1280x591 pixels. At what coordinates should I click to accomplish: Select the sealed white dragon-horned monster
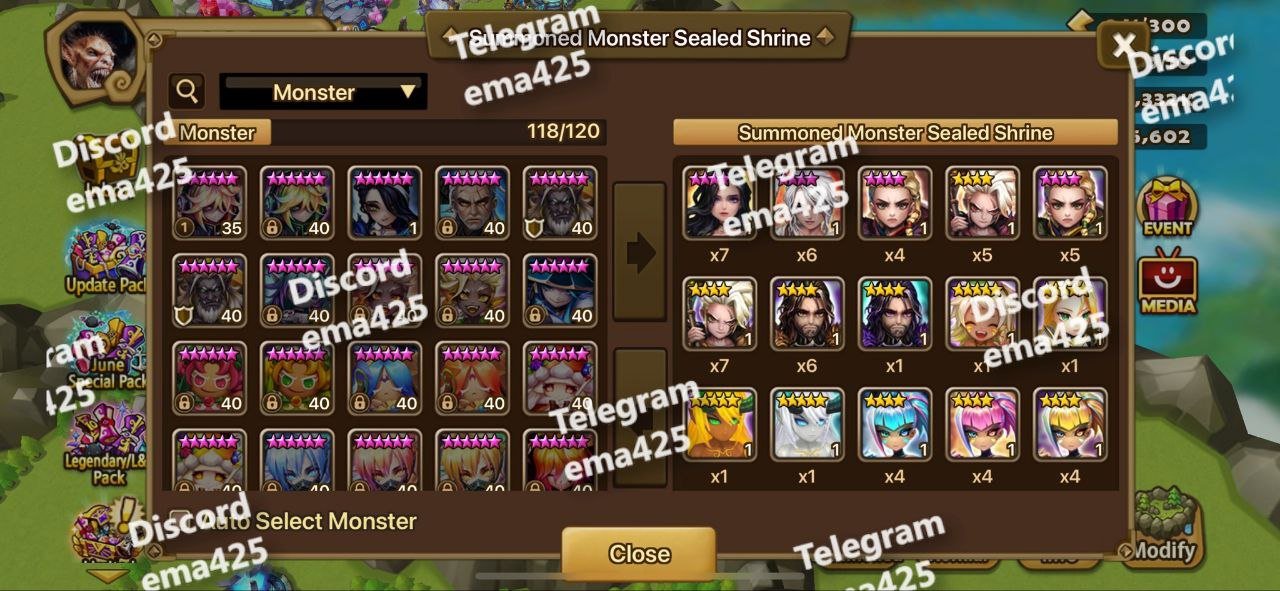807,425
